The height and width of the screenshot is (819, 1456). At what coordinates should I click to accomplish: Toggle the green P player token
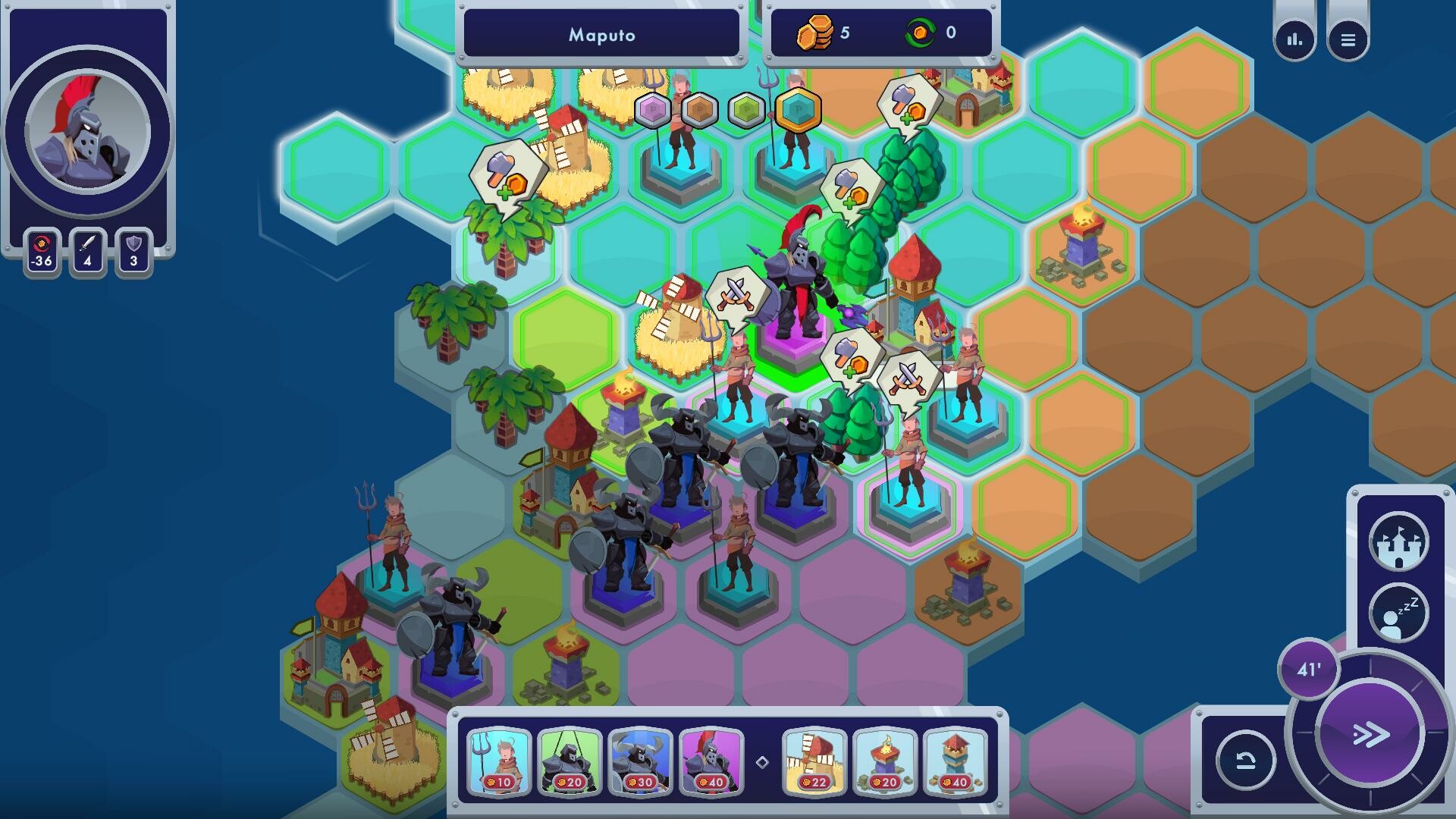point(745,108)
